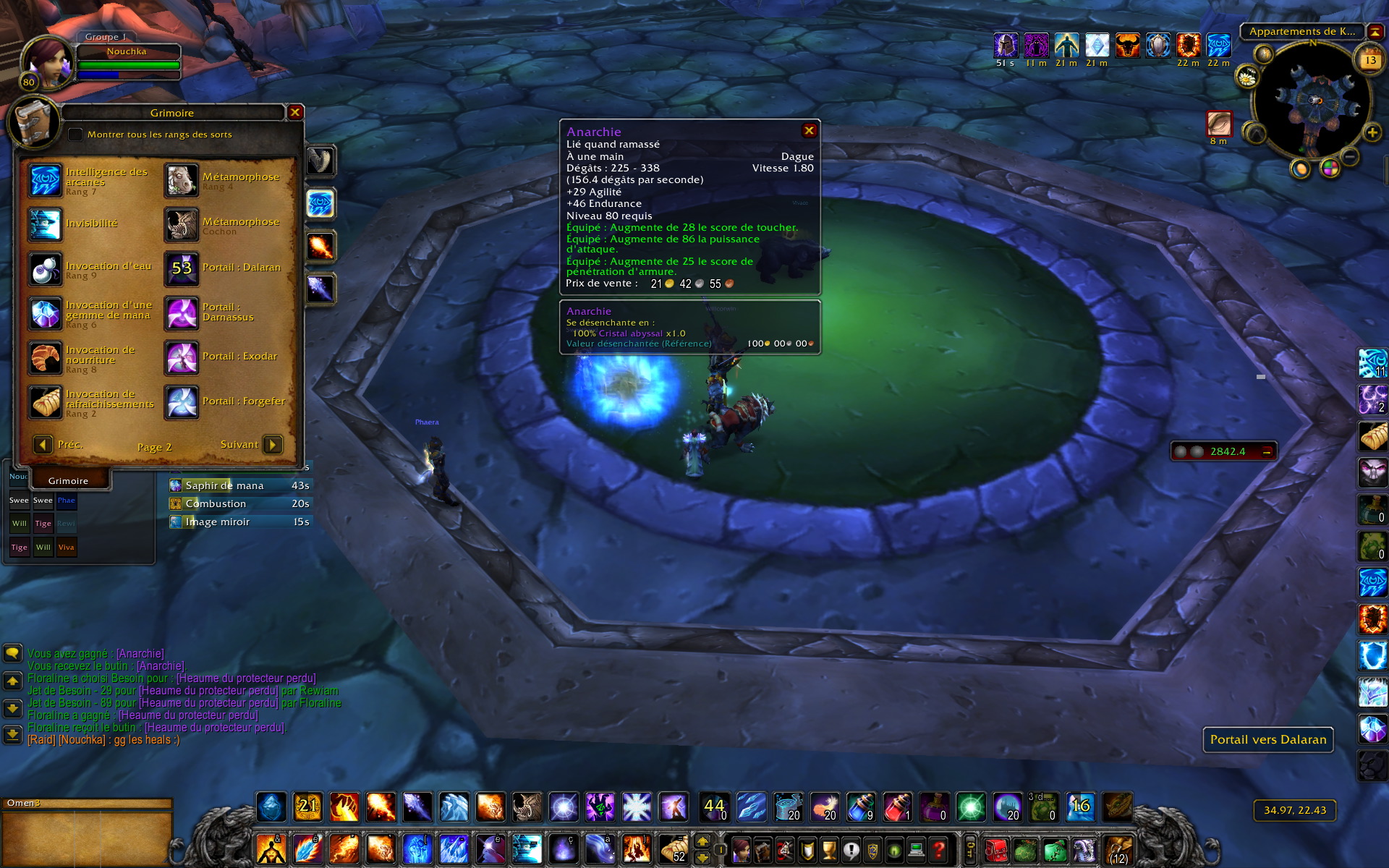Viewport: 1389px width, 868px height.
Task: Go to next spellbook page with Suivant
Action: 273,444
